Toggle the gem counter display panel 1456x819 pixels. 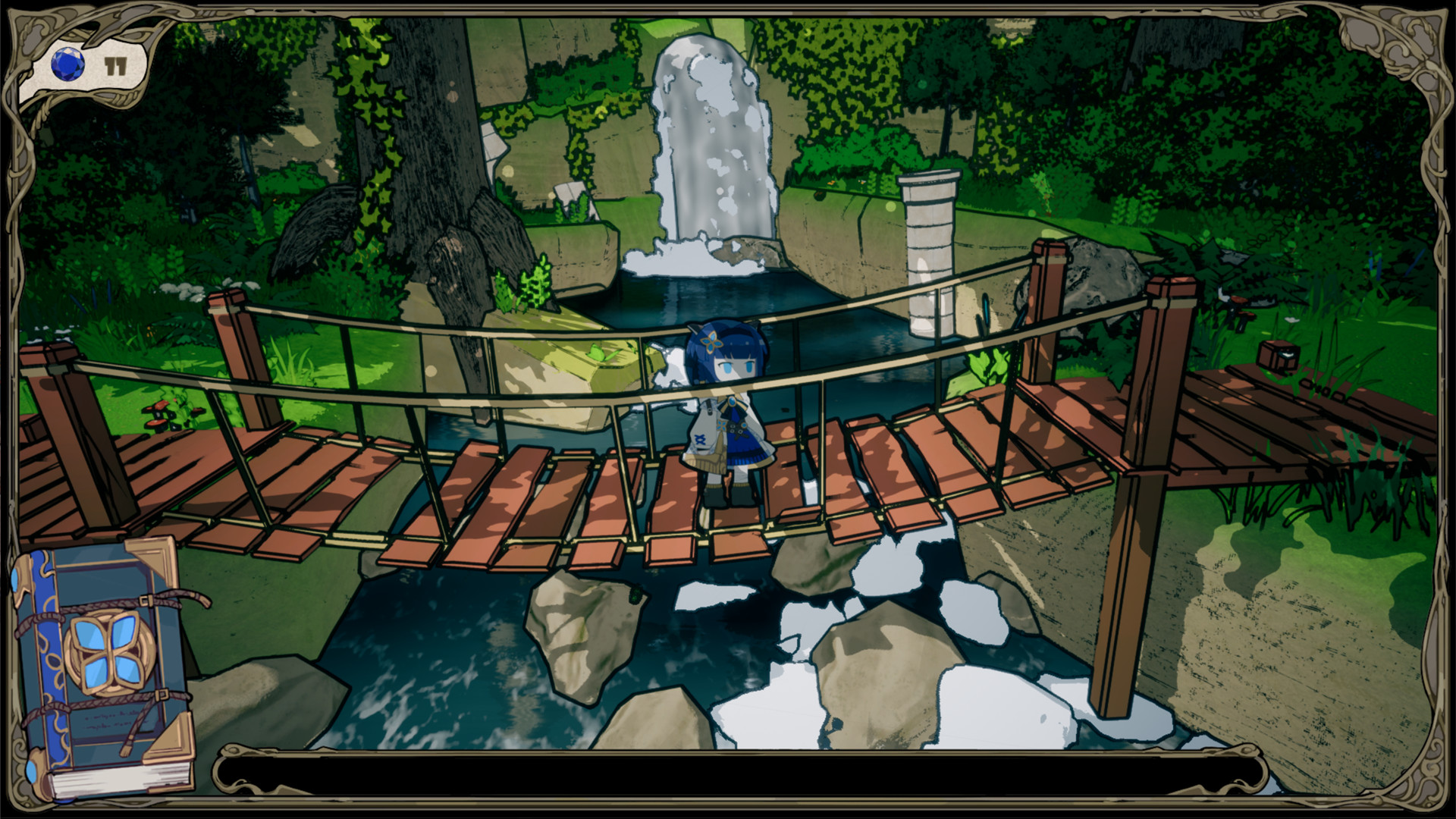(x=83, y=64)
